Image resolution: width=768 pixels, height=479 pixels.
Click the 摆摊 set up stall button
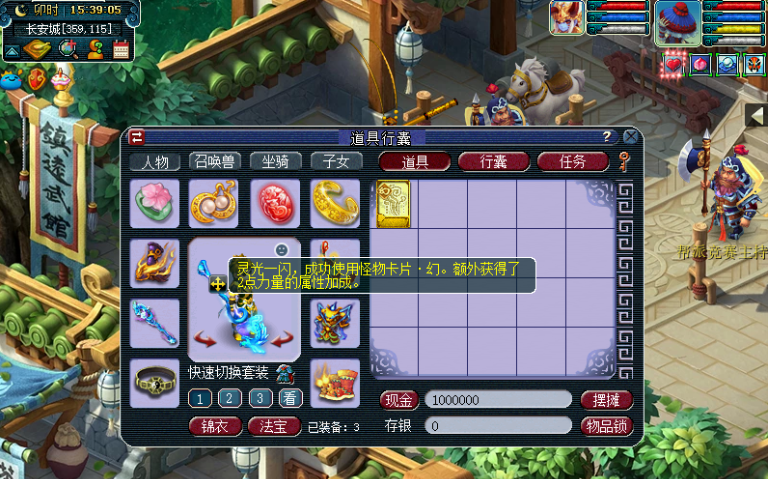[606, 400]
